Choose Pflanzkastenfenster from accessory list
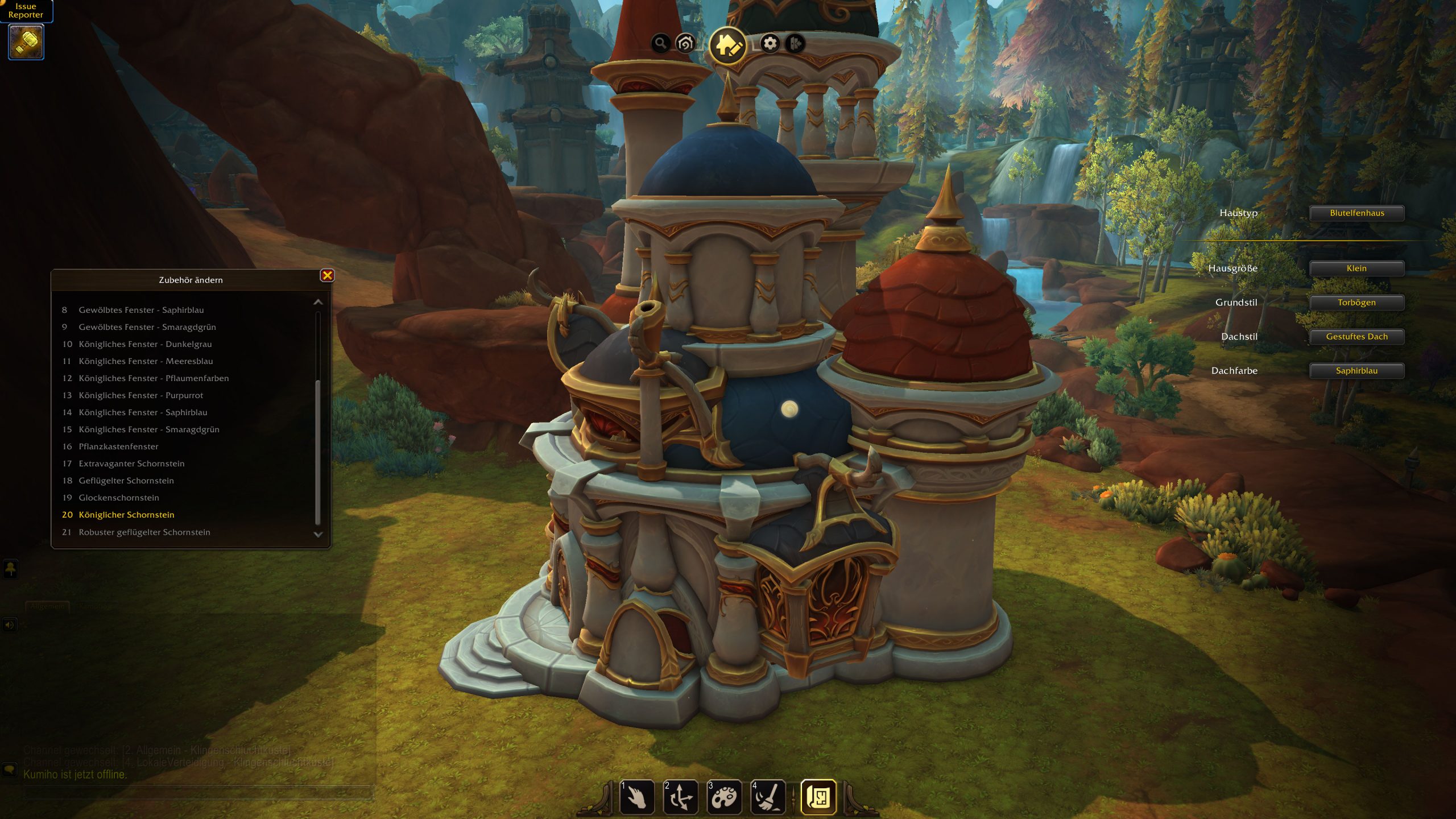The width and height of the screenshot is (1456, 819). click(118, 446)
